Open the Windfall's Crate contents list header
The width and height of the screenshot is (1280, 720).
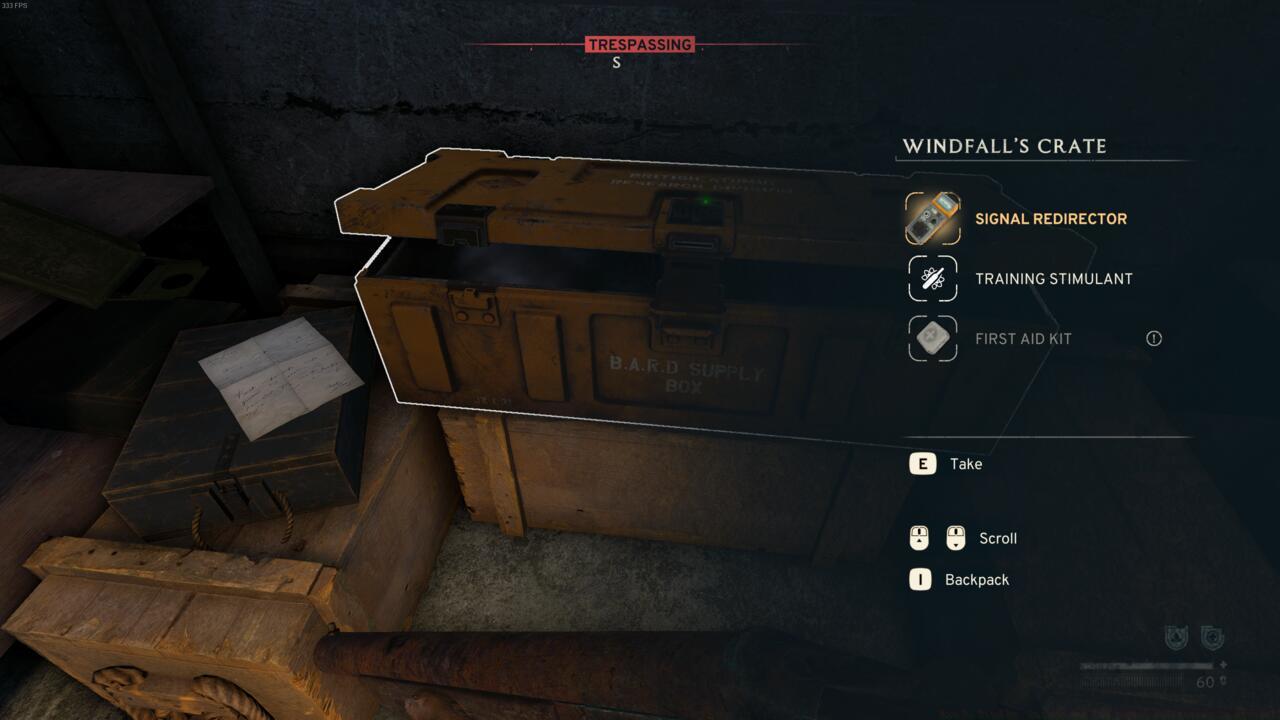[1005, 145]
